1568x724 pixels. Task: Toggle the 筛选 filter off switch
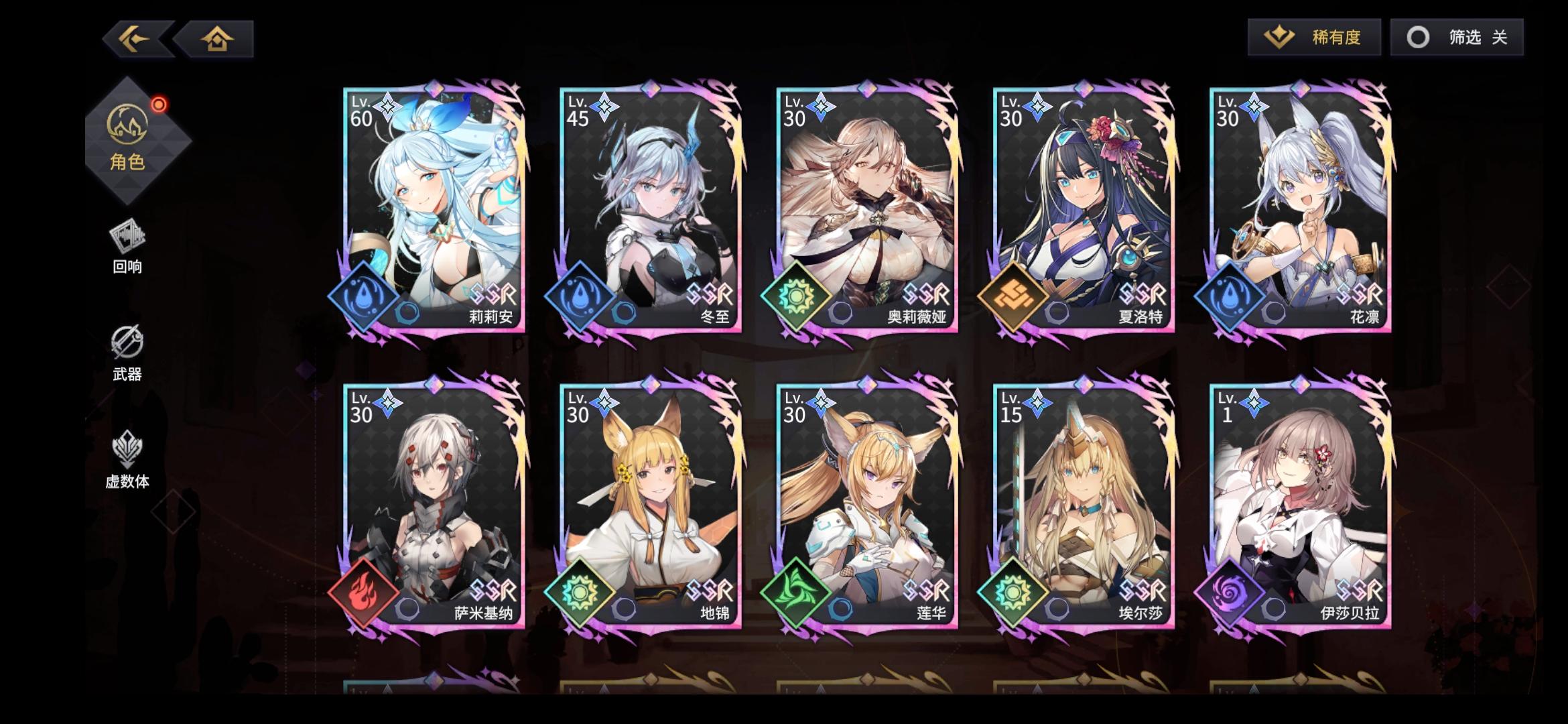pos(1455,38)
